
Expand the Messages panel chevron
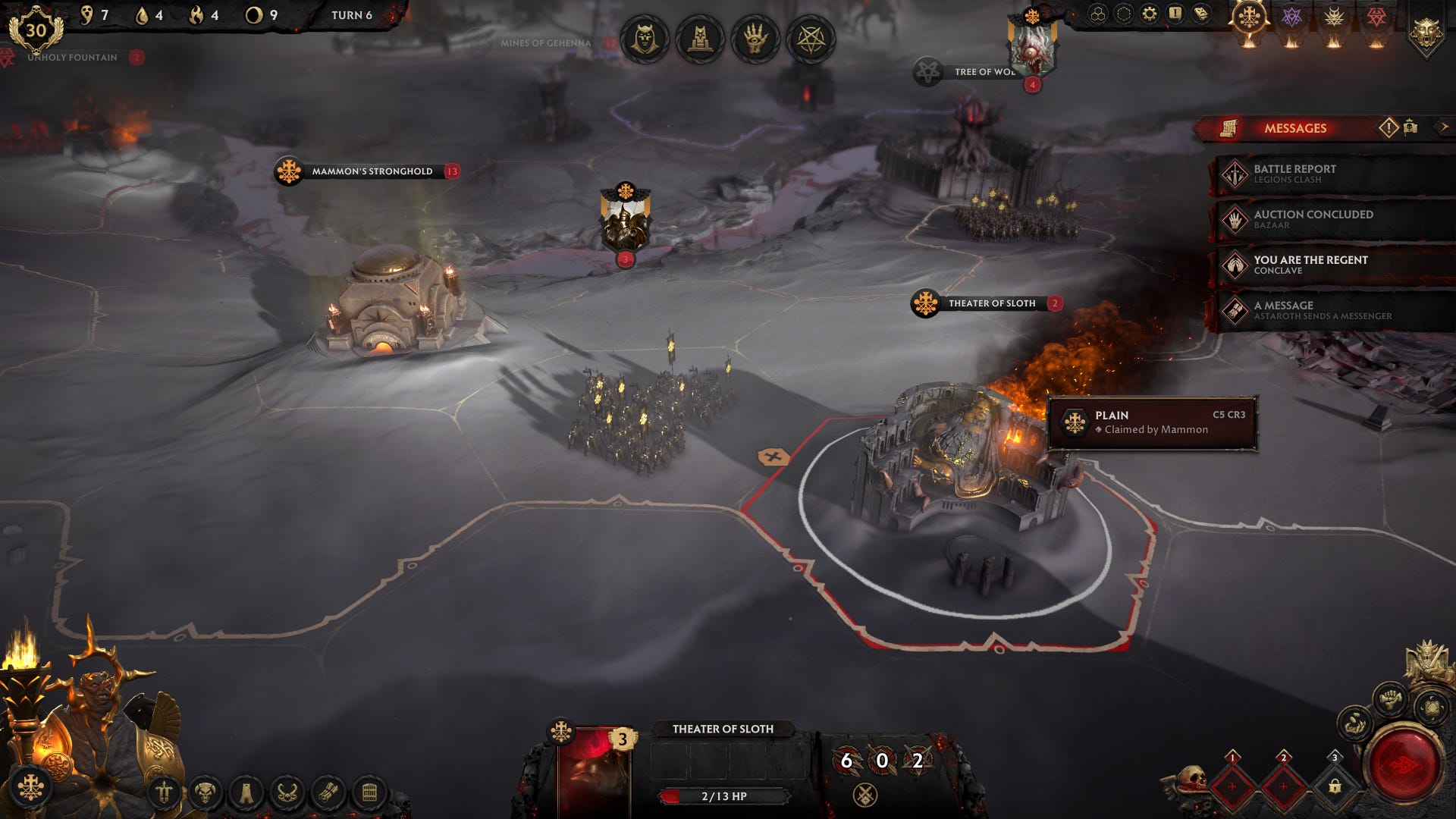pyautogui.click(x=1444, y=128)
